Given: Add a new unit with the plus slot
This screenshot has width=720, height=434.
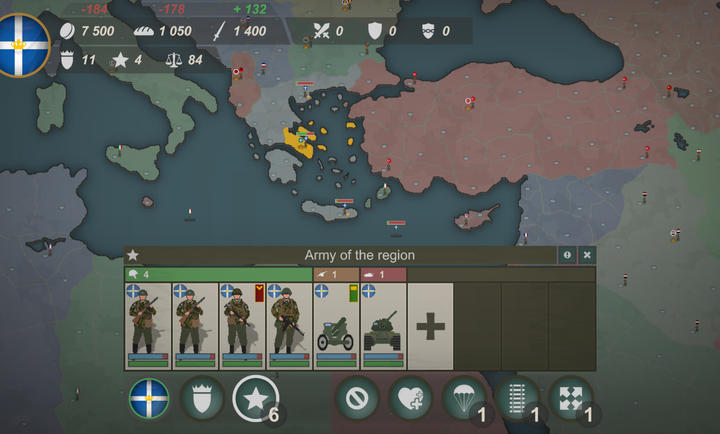Looking at the screenshot, I should (432, 326).
